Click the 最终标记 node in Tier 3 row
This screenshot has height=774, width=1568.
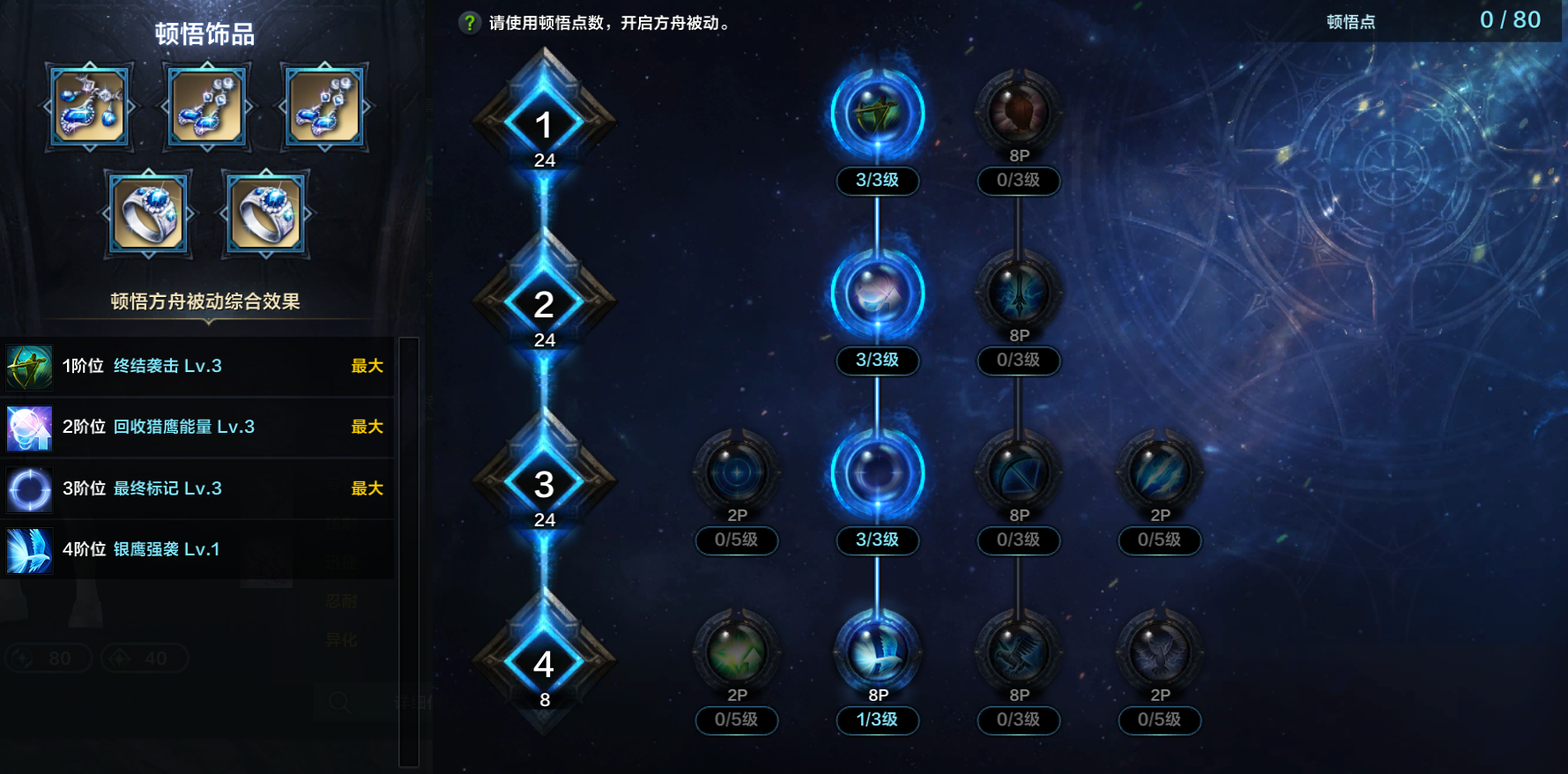pyautogui.click(x=876, y=473)
